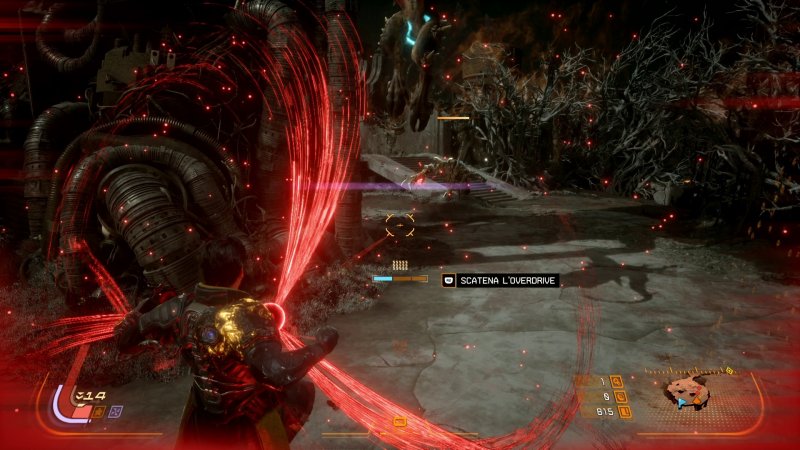800x450 pixels.
Task: Select the purple status icon below weapon level
Action: [116, 410]
